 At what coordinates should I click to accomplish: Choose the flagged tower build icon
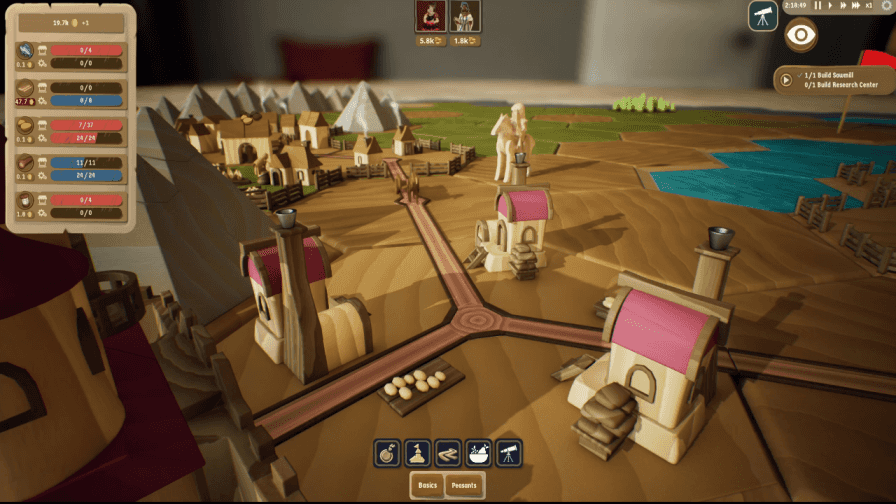coord(418,453)
